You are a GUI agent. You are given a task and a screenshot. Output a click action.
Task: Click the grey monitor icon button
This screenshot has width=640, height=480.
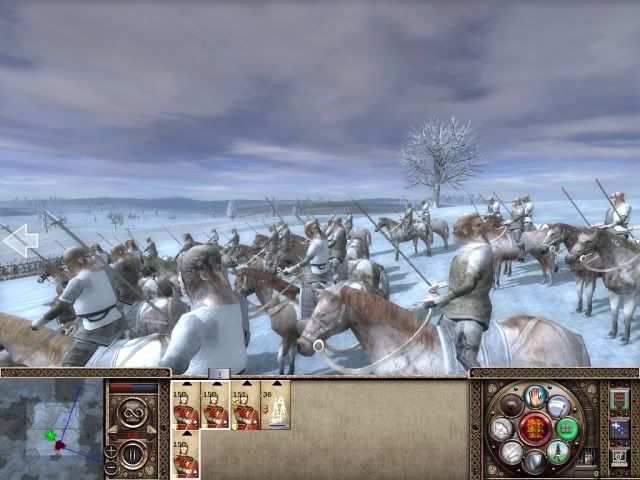618,457
